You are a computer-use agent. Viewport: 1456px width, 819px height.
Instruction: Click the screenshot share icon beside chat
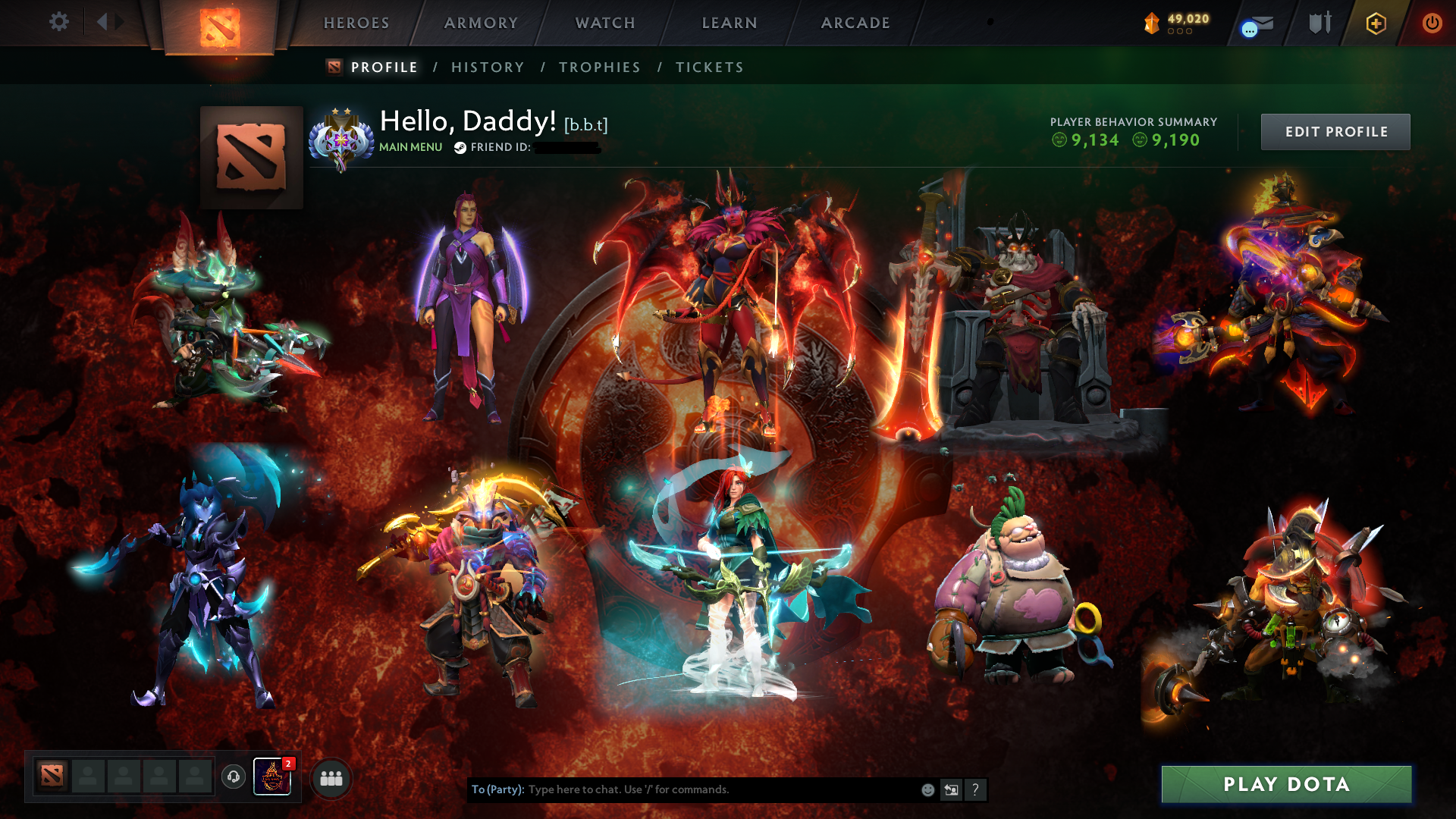pos(952,789)
